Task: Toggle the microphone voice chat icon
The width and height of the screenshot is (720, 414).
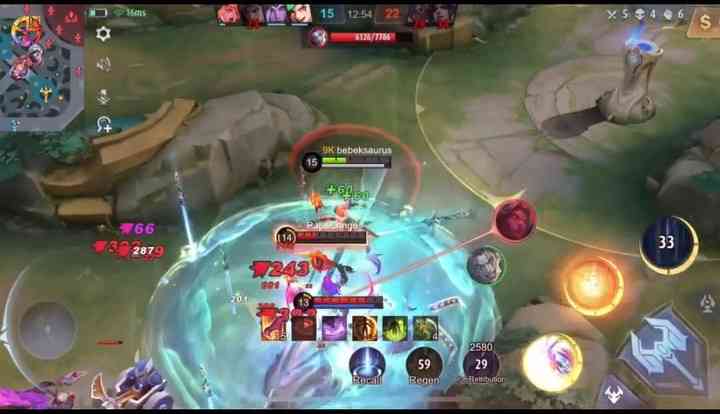Action: click(x=103, y=95)
